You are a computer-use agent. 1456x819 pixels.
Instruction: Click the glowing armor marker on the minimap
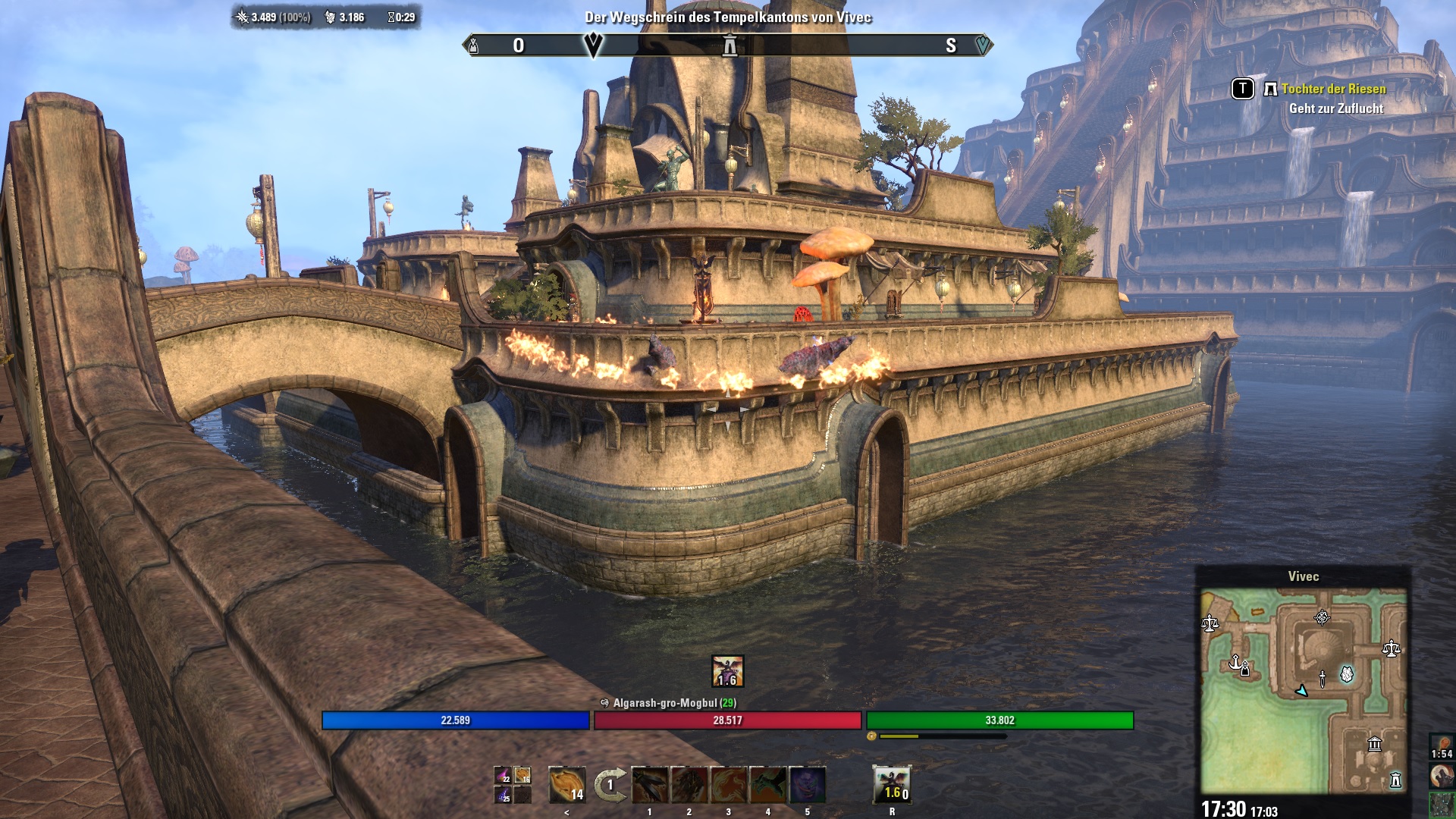1347,673
